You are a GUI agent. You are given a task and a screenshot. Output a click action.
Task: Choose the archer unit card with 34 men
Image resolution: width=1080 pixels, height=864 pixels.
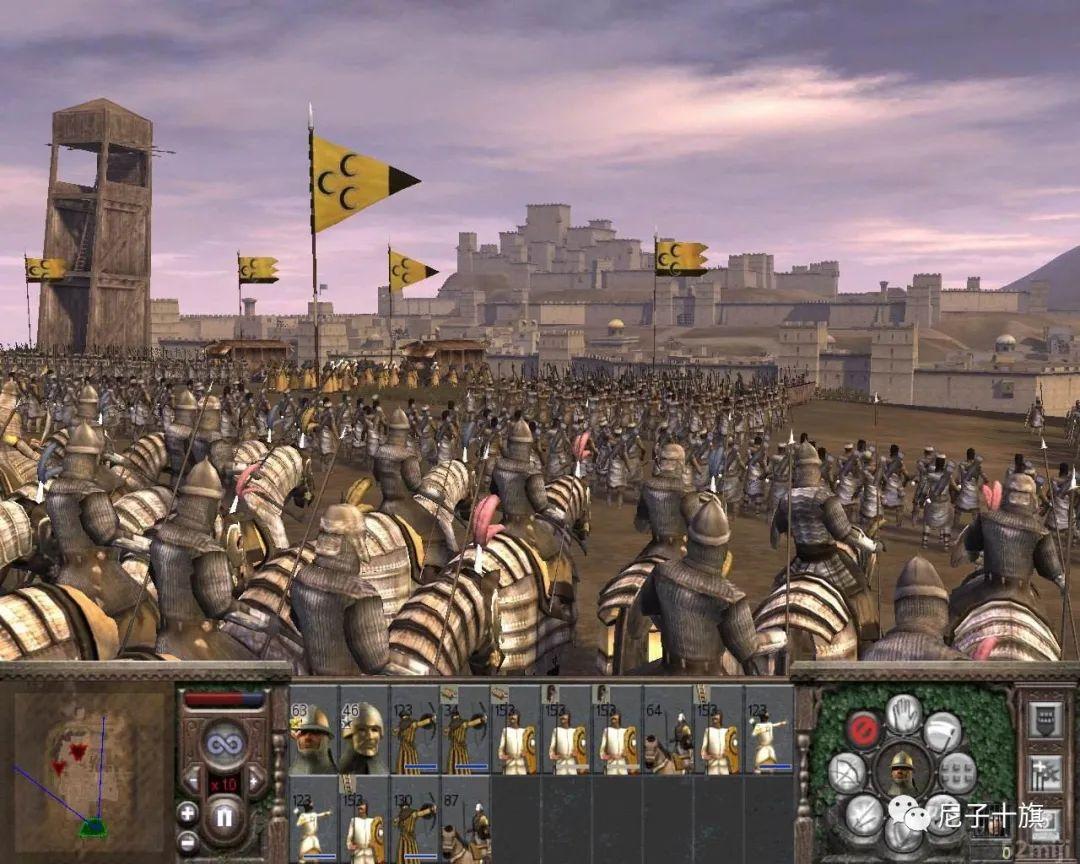[465, 730]
